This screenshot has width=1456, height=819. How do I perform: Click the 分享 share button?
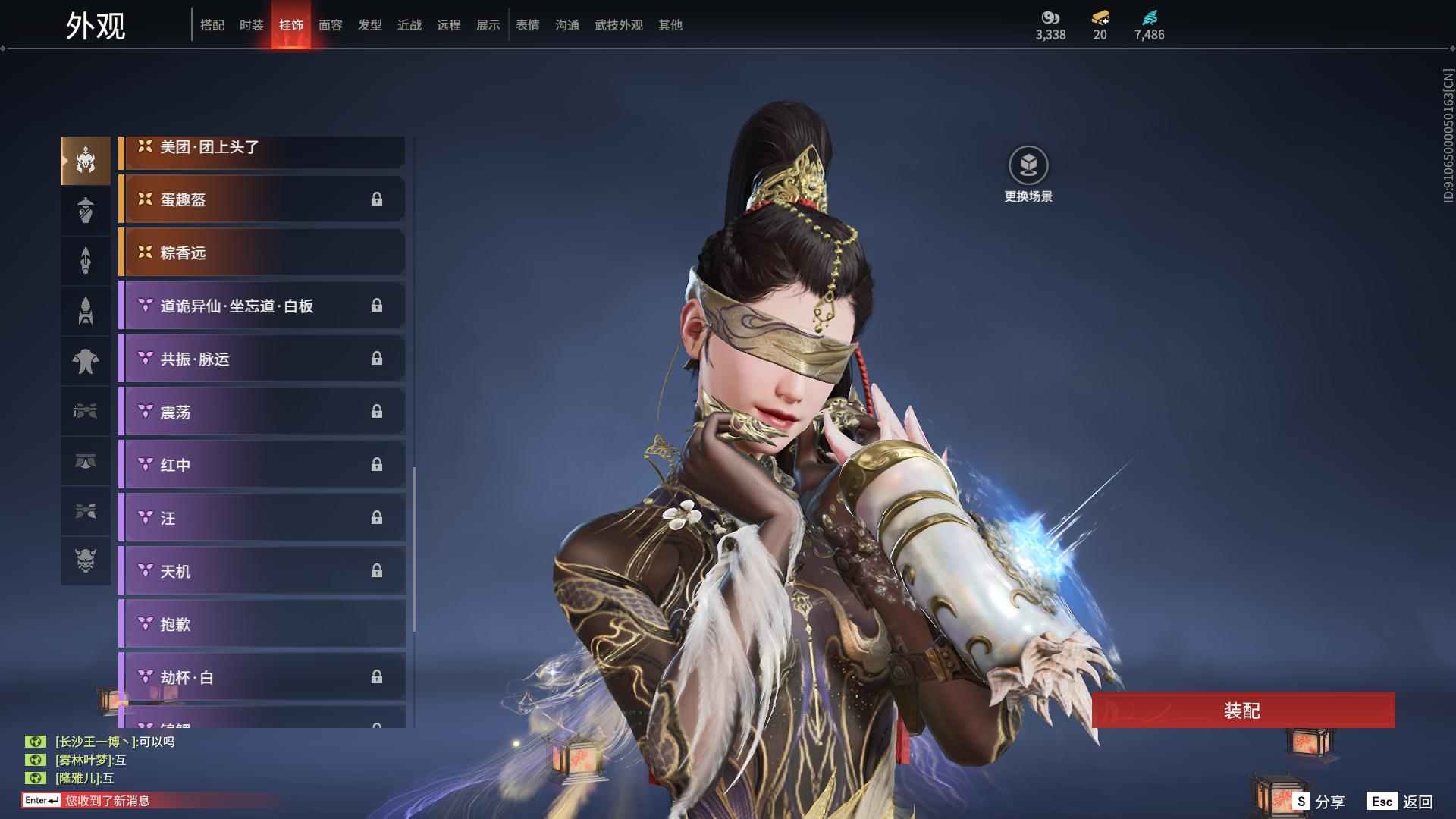[1319, 801]
